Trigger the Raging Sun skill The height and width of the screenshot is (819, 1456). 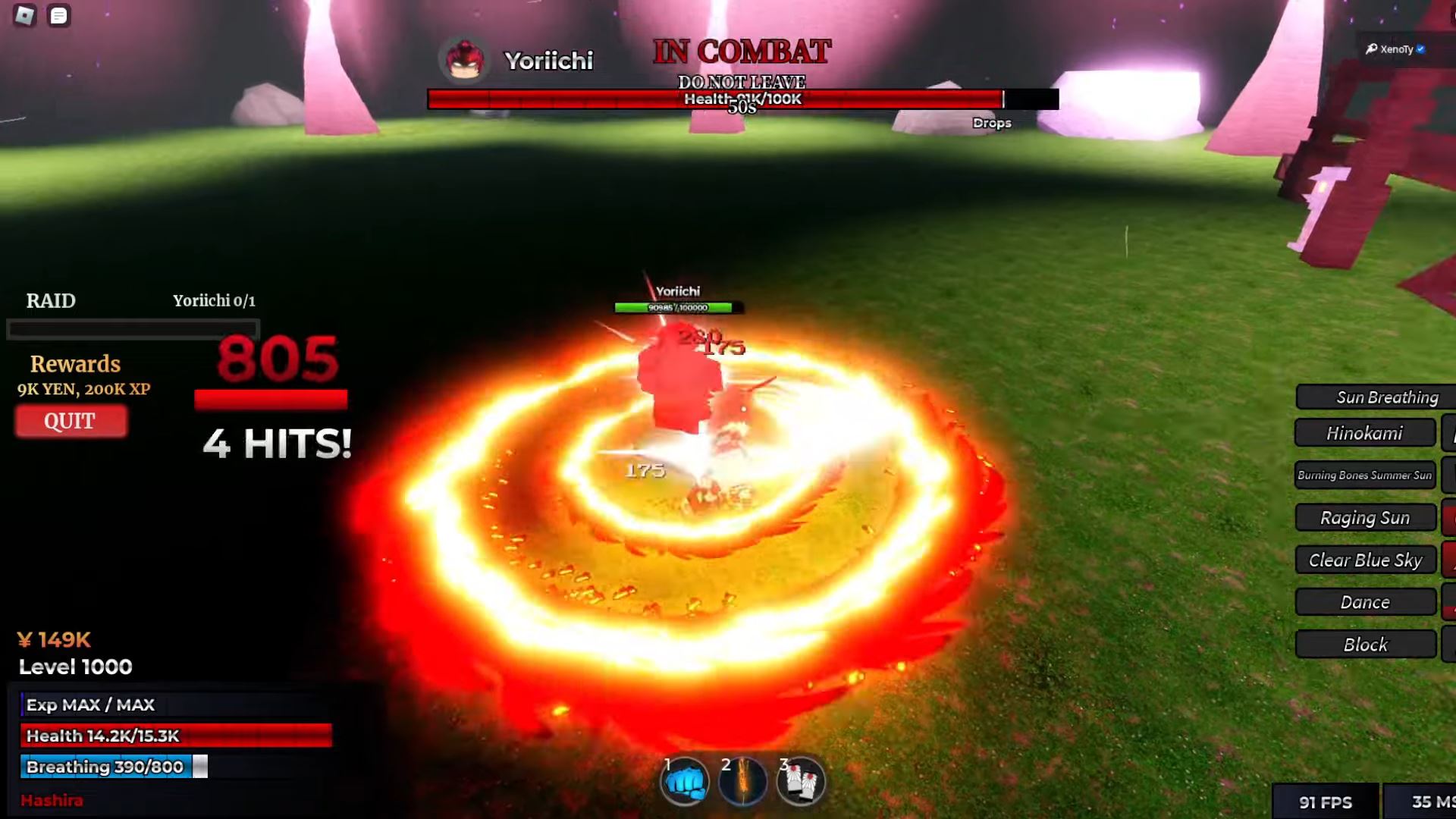[1364, 518]
